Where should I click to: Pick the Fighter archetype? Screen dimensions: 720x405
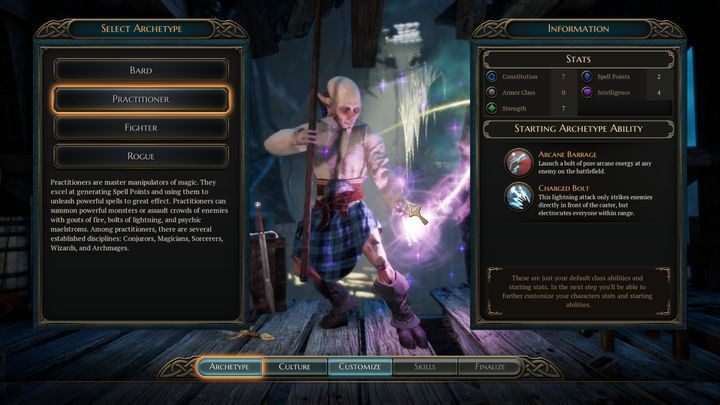[141, 127]
